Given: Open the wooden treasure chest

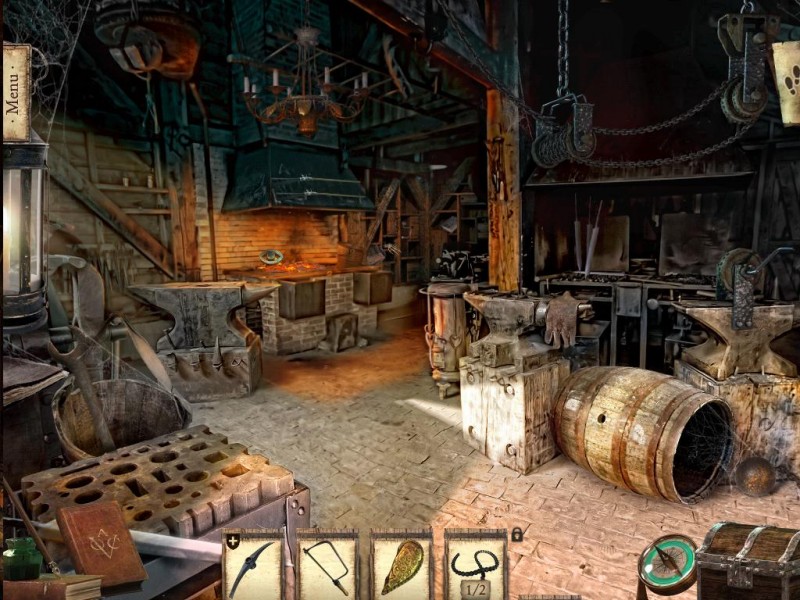Looking at the screenshot, I should (x=746, y=560).
